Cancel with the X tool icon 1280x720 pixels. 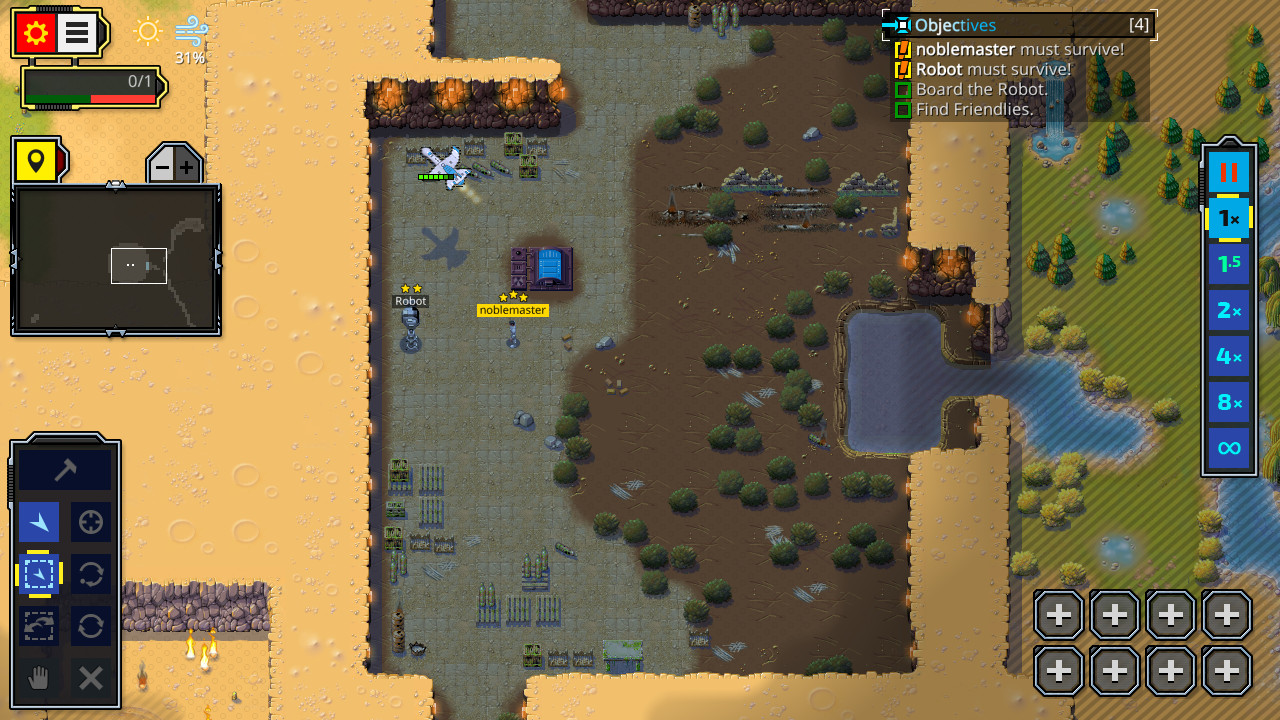pyautogui.click(x=90, y=679)
